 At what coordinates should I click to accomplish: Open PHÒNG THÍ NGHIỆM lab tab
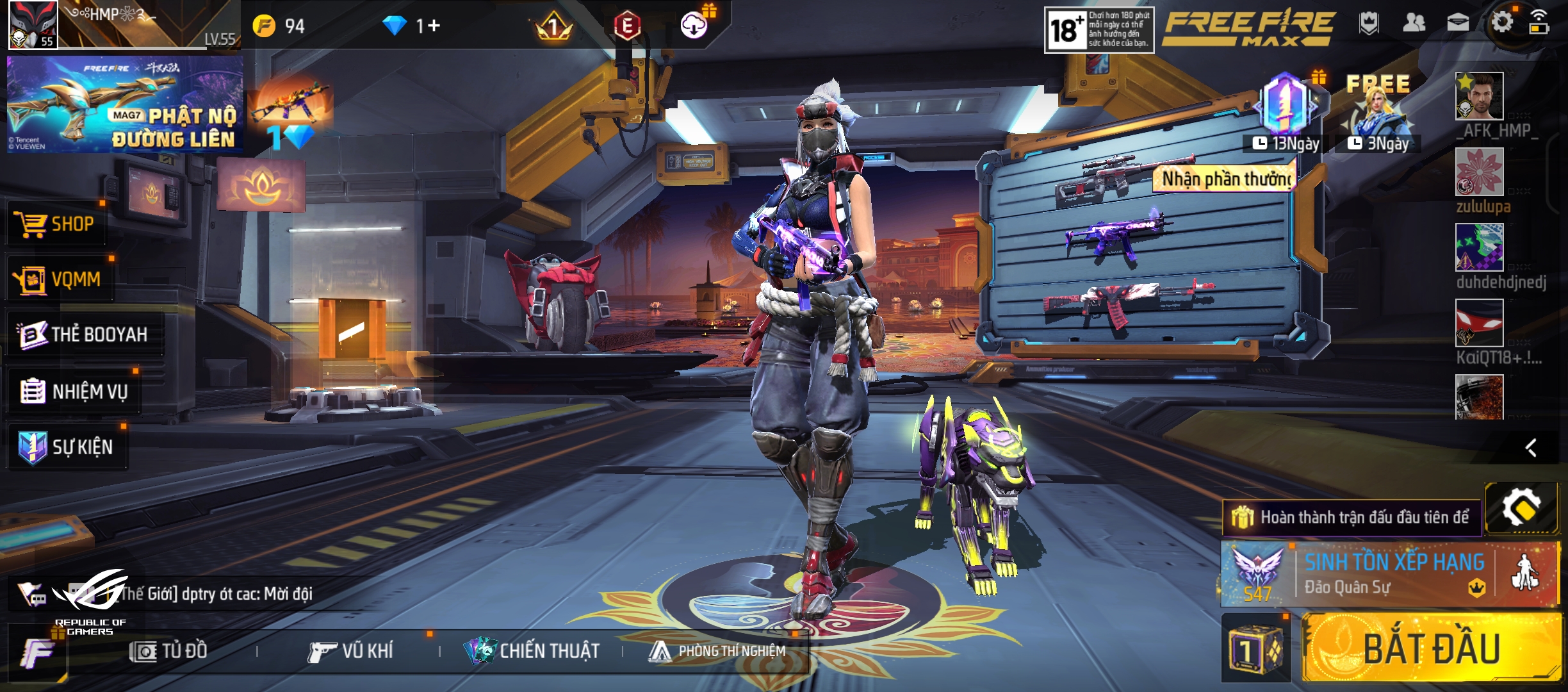(717, 651)
